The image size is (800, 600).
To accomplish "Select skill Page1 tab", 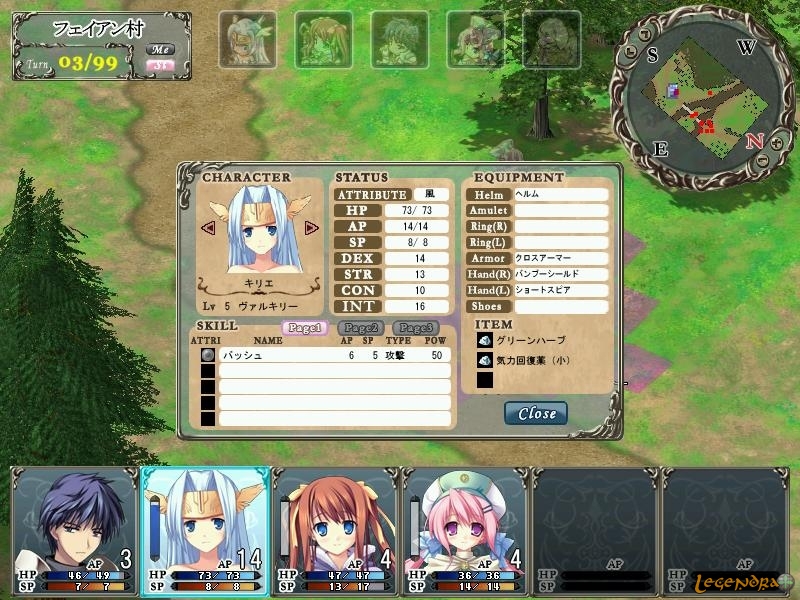I will (305, 327).
